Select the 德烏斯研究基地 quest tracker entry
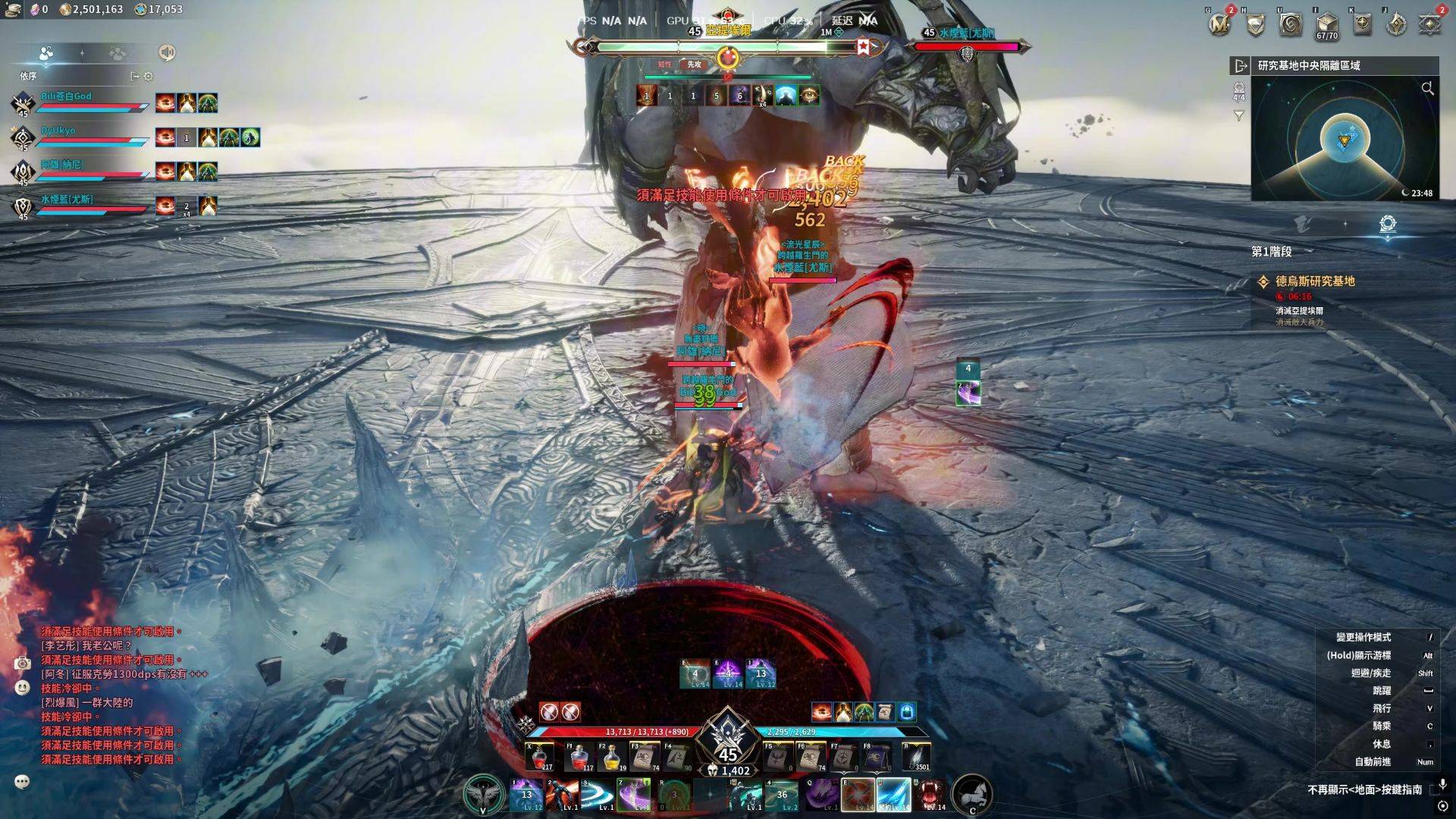The height and width of the screenshot is (819, 1456). tap(1315, 281)
